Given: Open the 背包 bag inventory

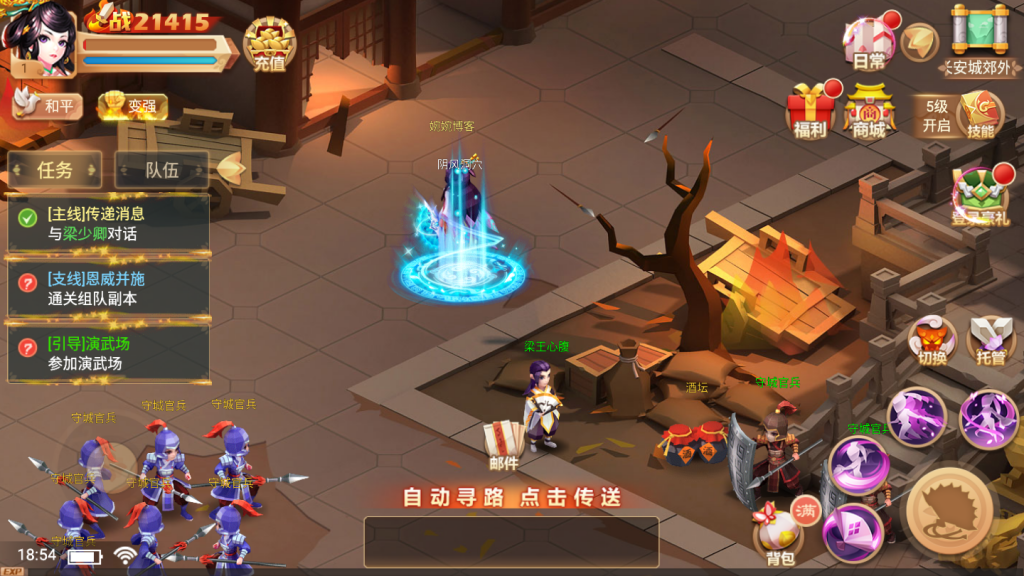Looking at the screenshot, I should click(779, 535).
